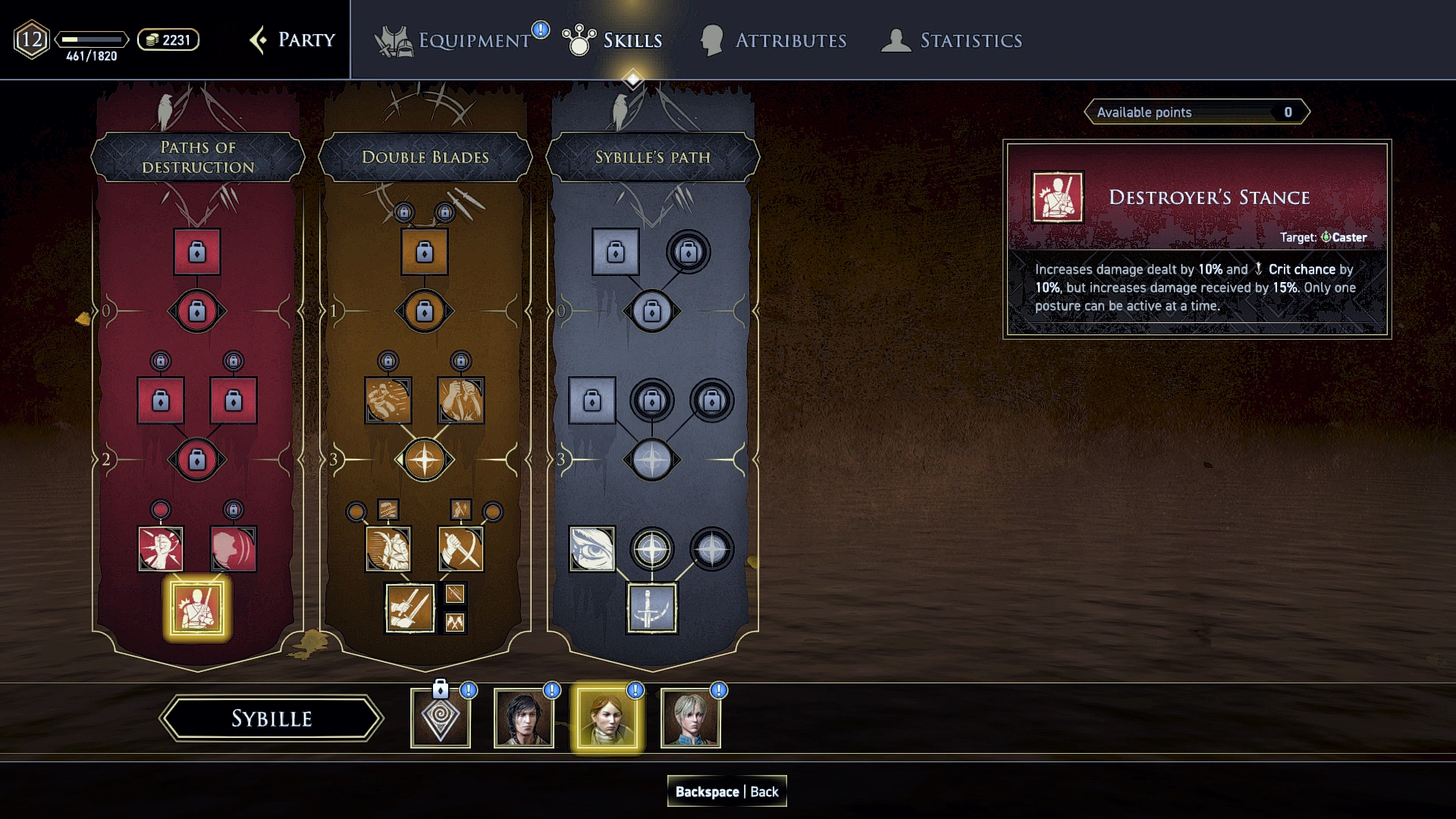This screenshot has width=1456, height=819.
Task: Select the shouting head profile skill
Action: pos(234,549)
